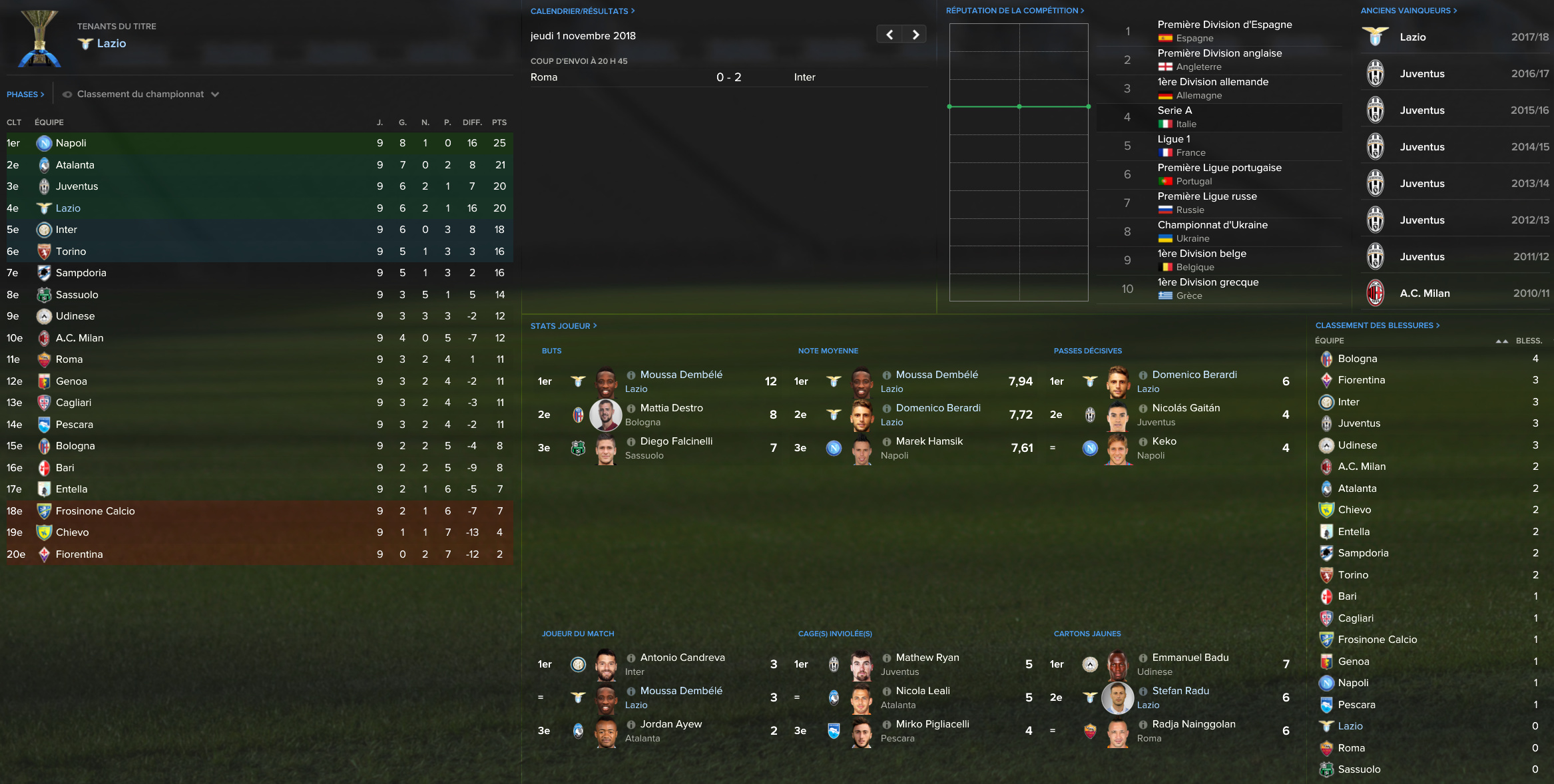The image size is (1554, 784).
Task: Select Napoli row in league table
Action: pyautogui.click(x=71, y=143)
